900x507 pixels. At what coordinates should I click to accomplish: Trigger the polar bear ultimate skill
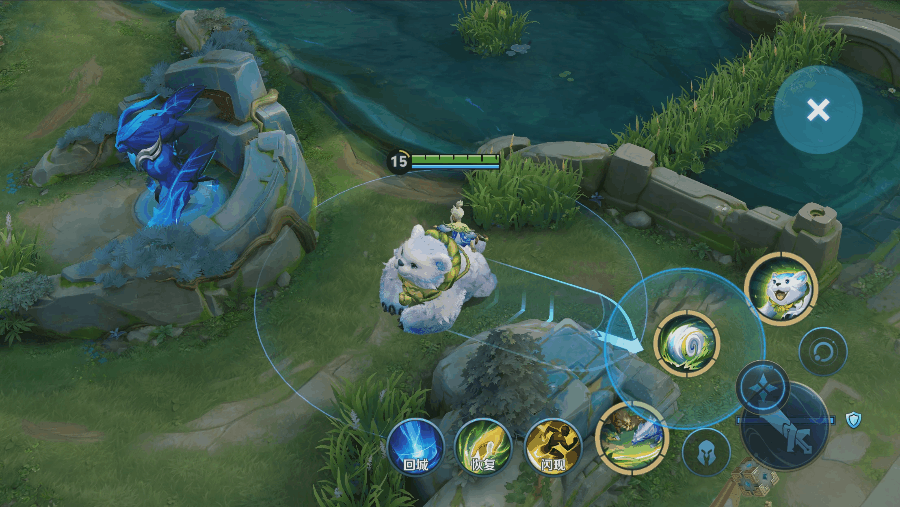tap(780, 289)
